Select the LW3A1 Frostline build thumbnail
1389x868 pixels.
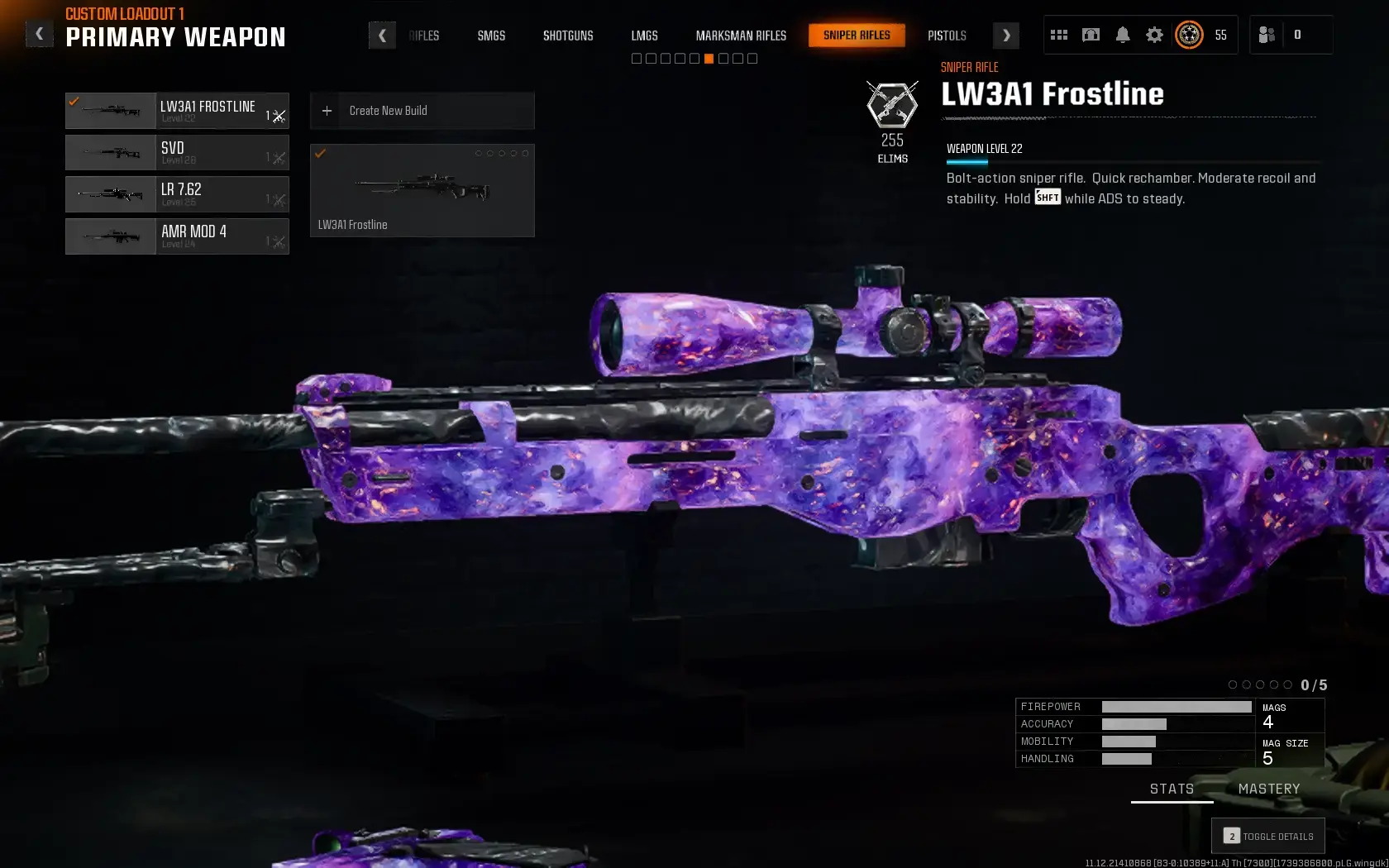[422, 190]
